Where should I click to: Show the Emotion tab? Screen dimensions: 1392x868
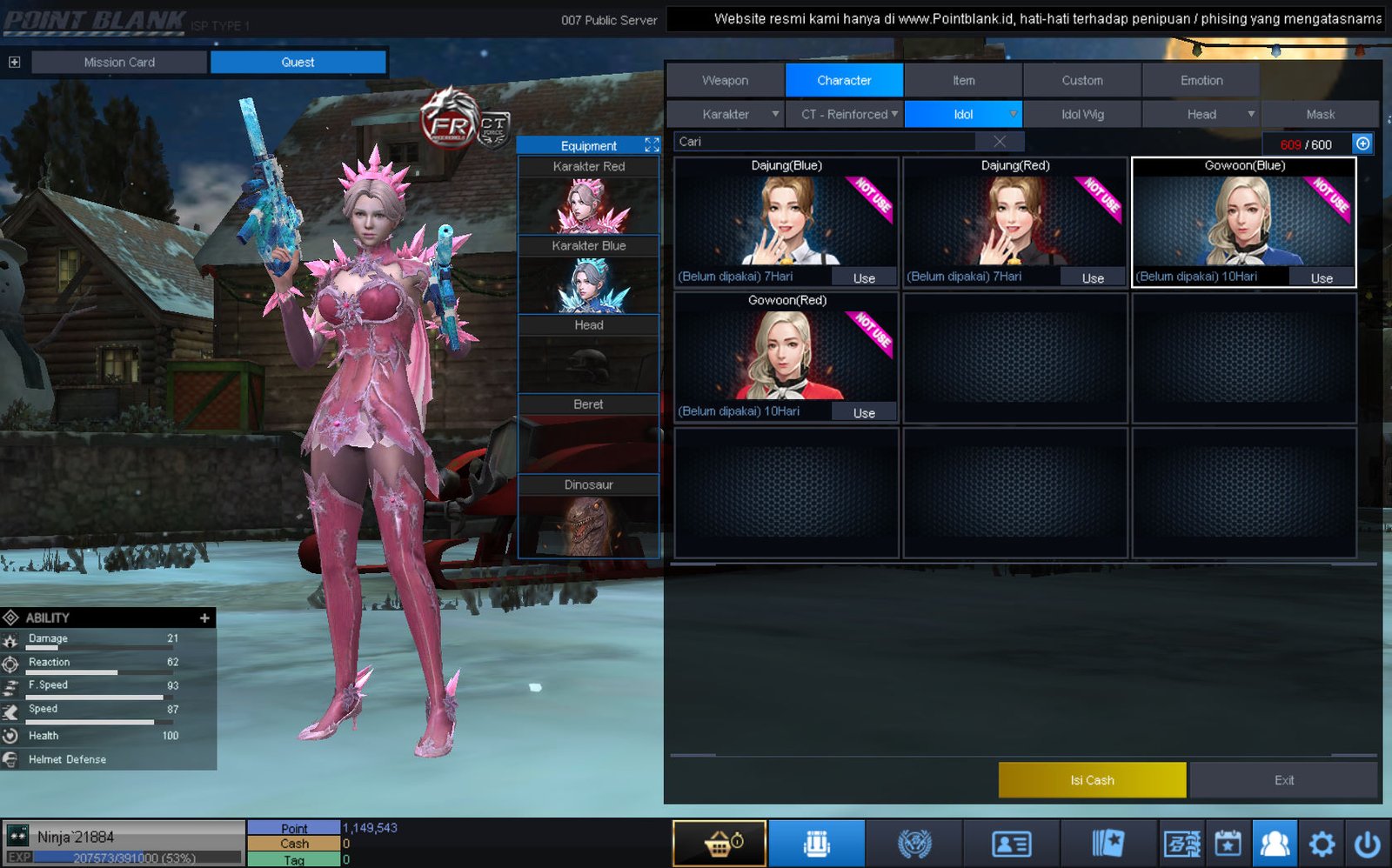1201,80
